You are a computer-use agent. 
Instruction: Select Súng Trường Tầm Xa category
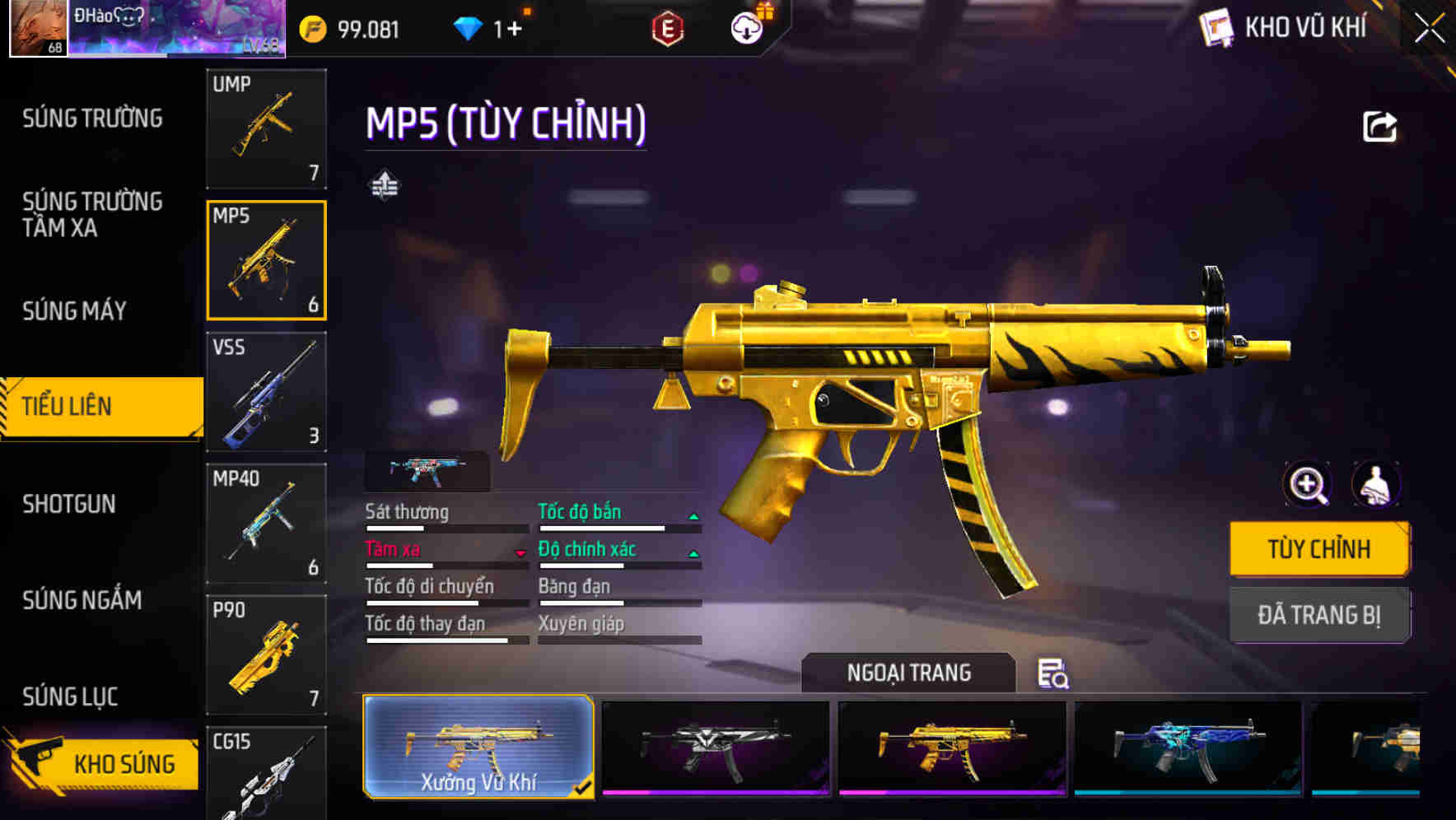[92, 215]
